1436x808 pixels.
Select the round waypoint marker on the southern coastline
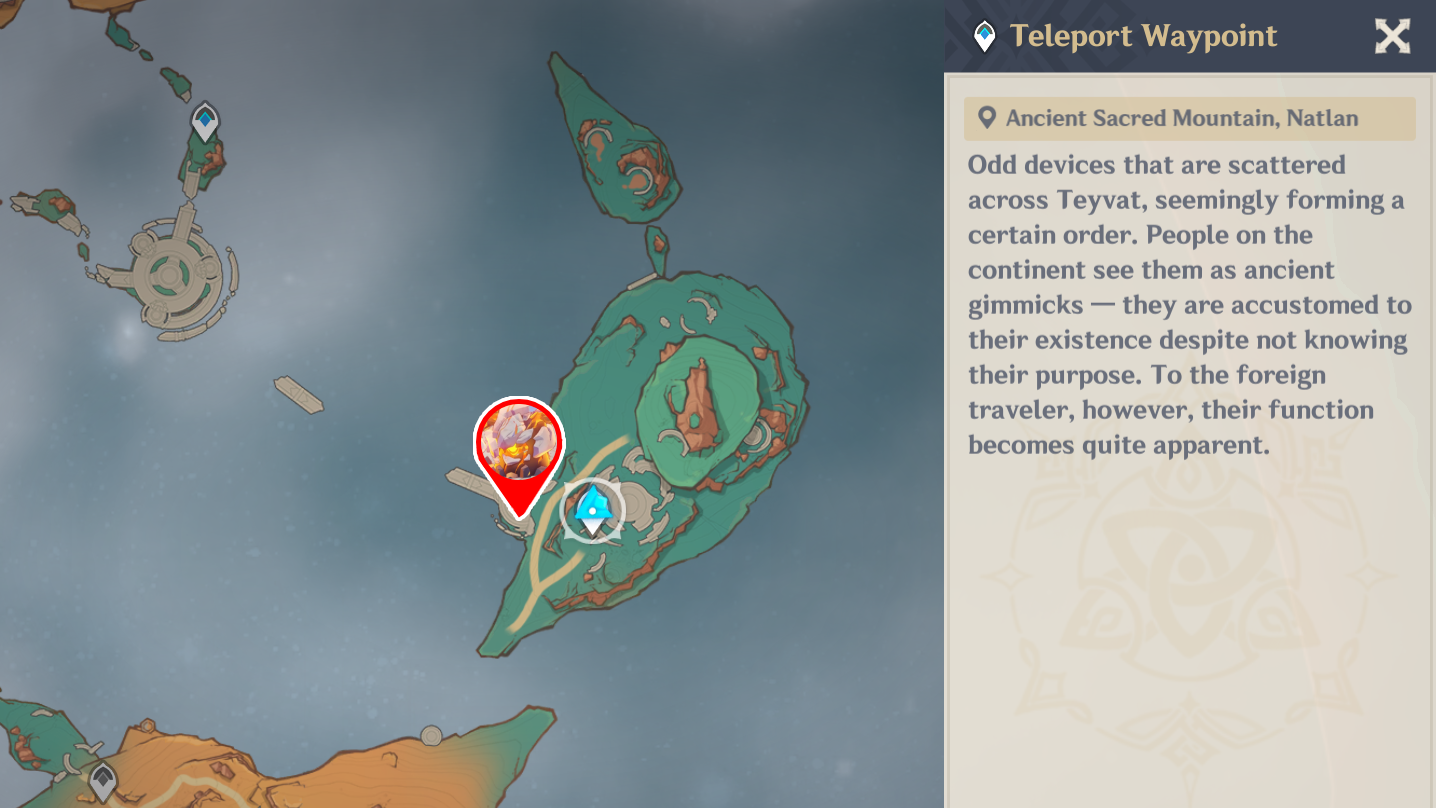[x=432, y=733]
